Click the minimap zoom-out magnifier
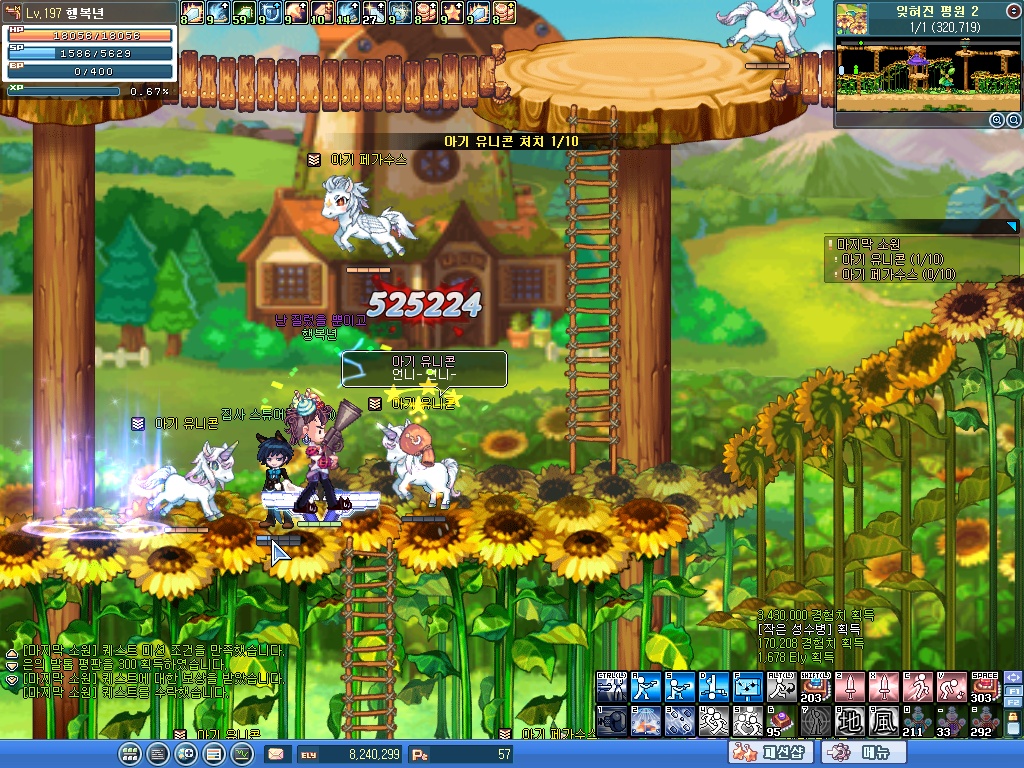This screenshot has width=1024, height=768. [x=1012, y=120]
